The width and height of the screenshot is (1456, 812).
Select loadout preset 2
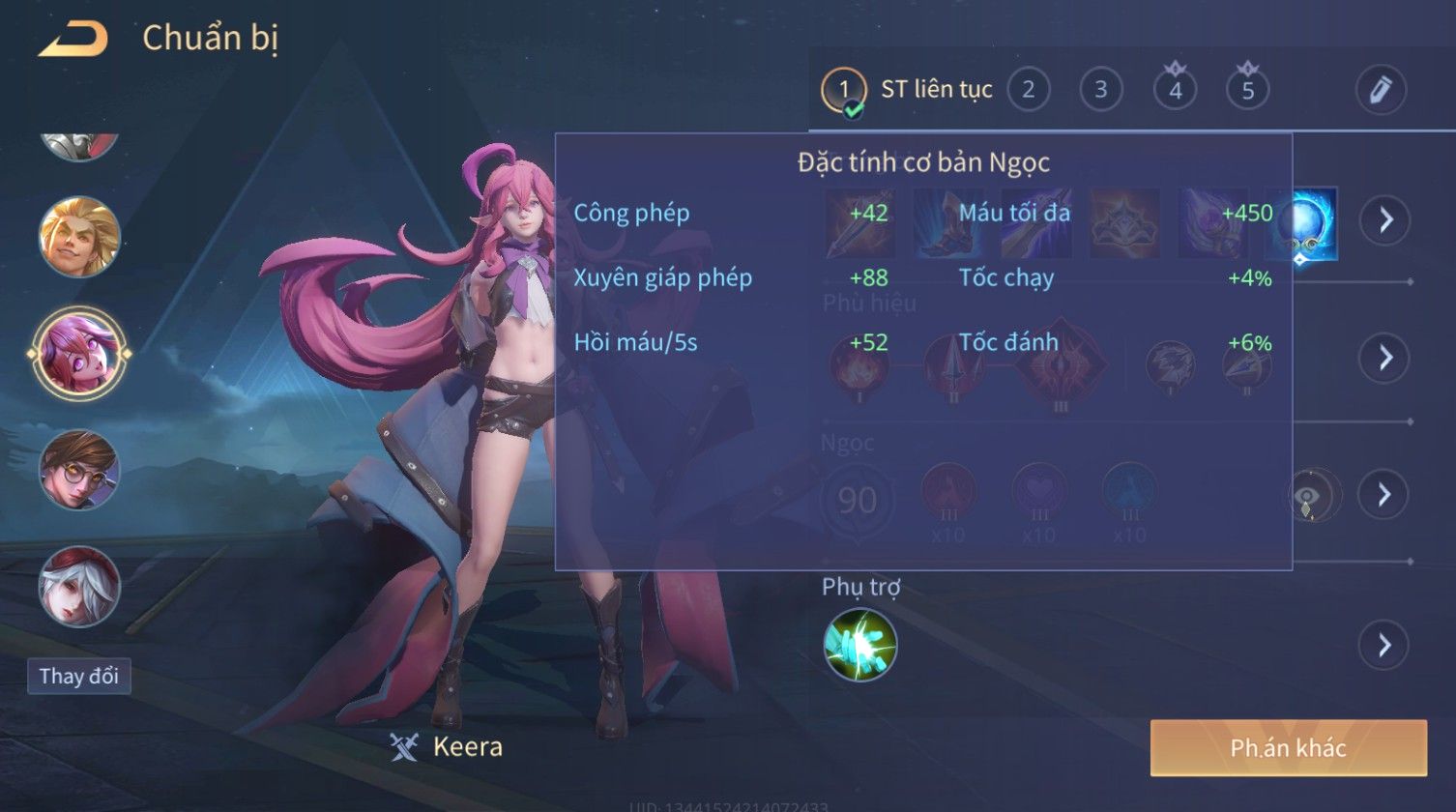(x=1028, y=90)
